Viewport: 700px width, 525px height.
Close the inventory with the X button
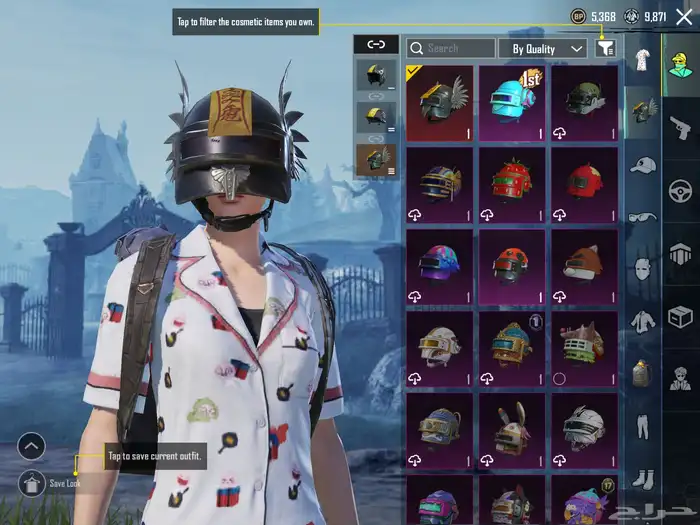(681, 17)
